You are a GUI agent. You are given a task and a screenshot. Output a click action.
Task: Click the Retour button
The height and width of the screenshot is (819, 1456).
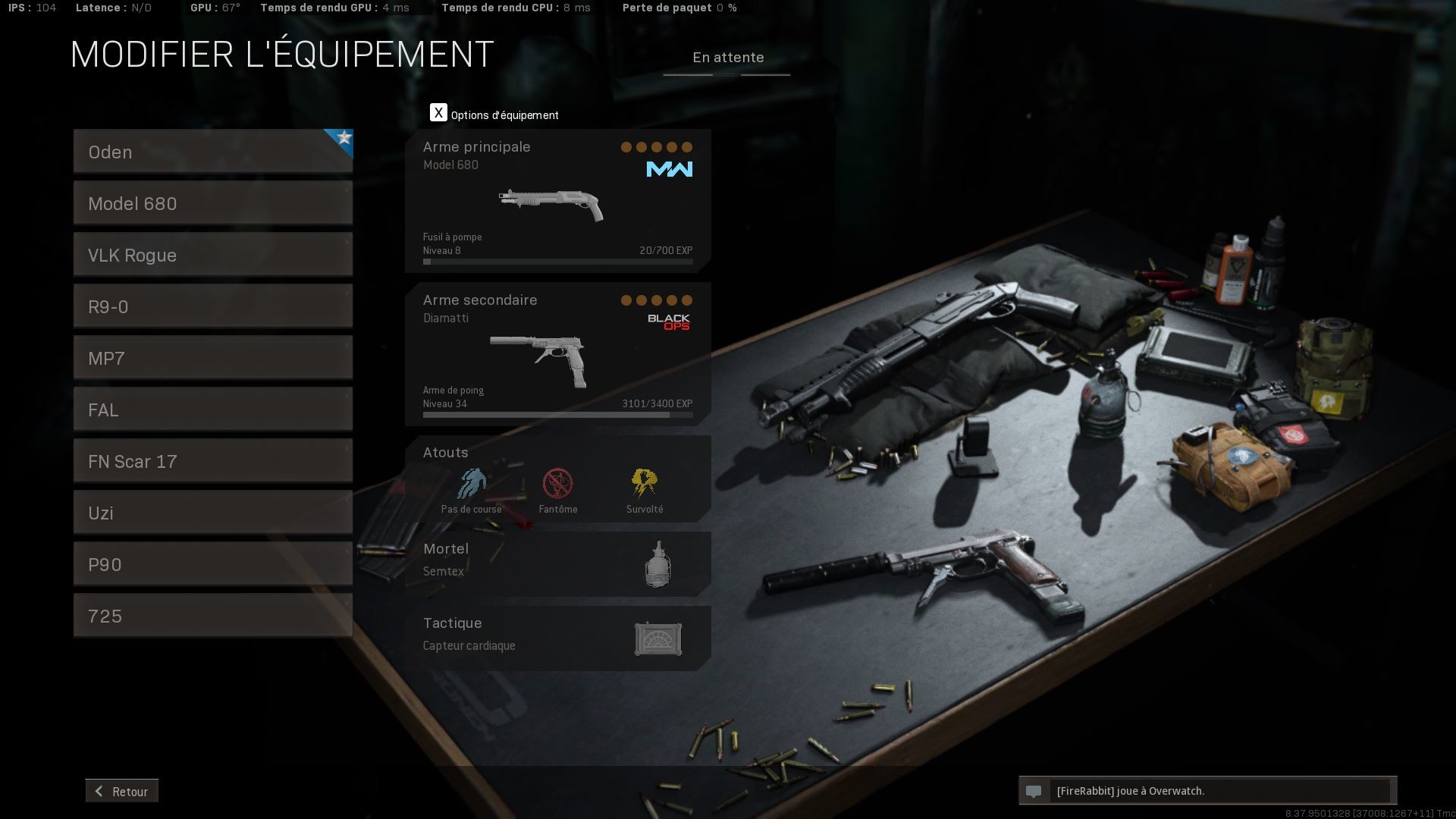coord(121,791)
